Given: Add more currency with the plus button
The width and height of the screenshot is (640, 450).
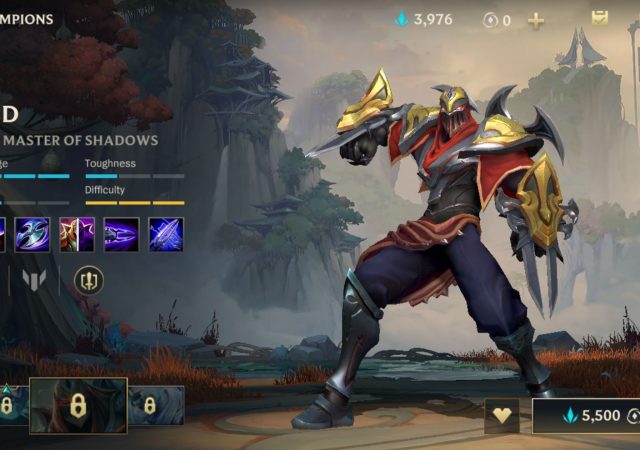Looking at the screenshot, I should (x=536, y=20).
